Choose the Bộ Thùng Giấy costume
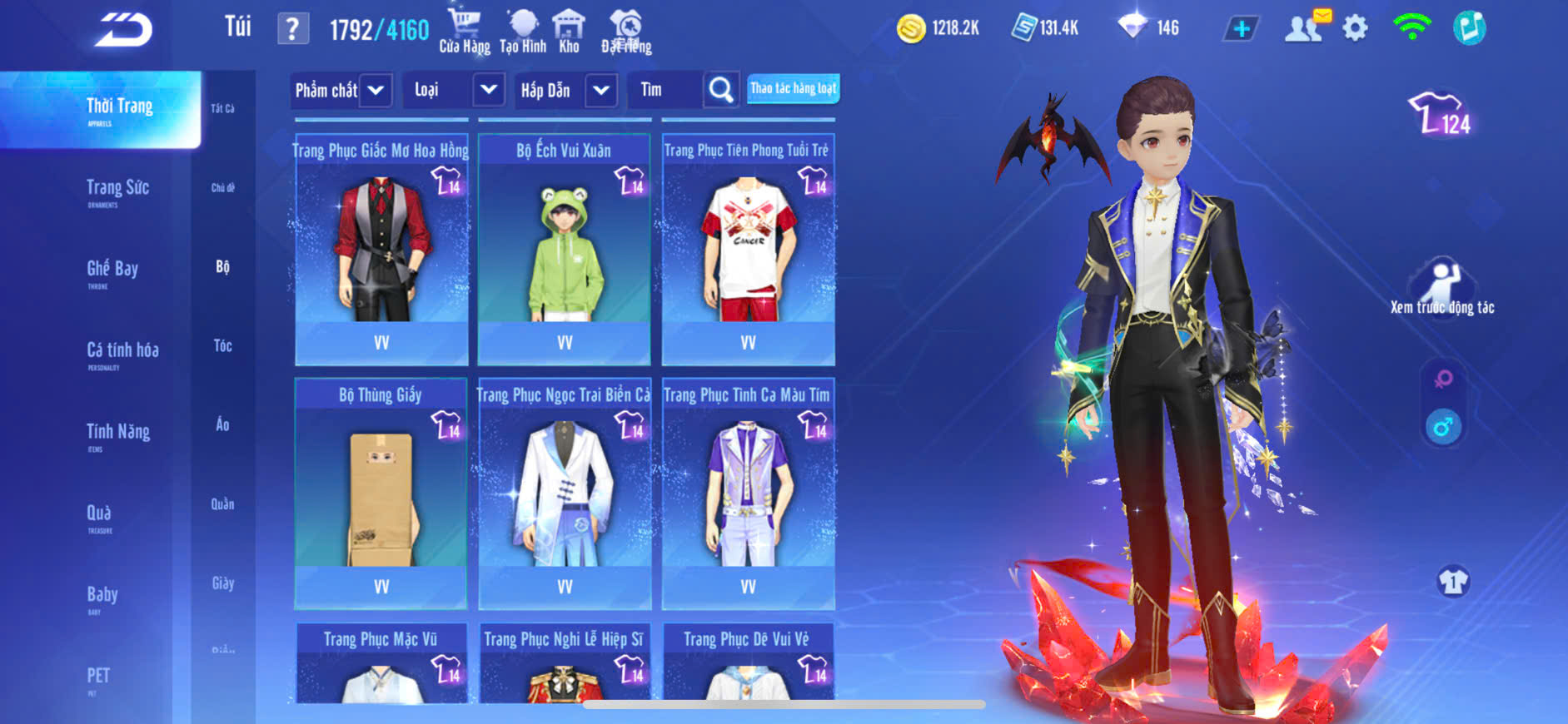Image resolution: width=1568 pixels, height=724 pixels. (x=381, y=493)
